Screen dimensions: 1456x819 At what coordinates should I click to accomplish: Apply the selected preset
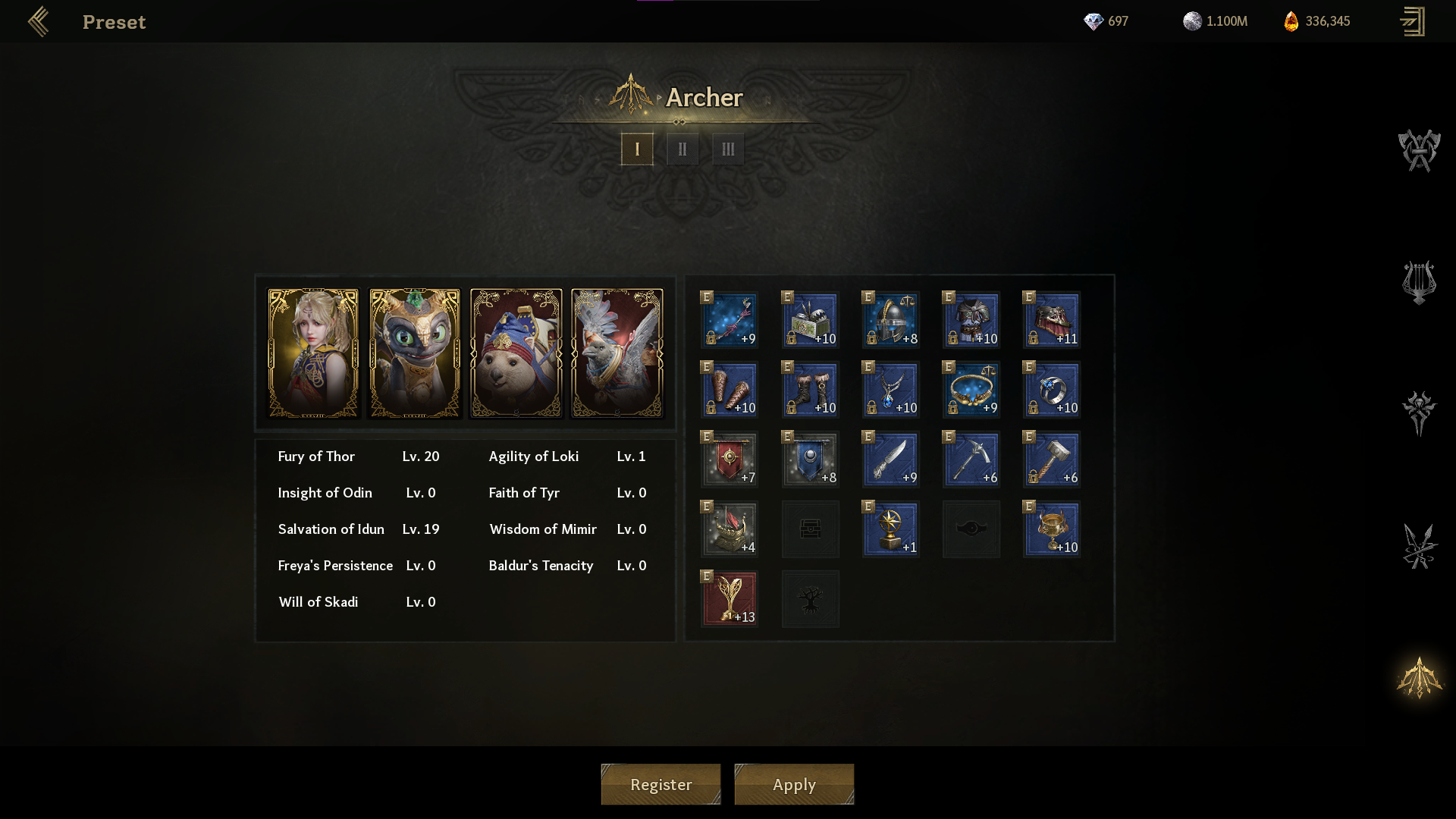point(794,784)
